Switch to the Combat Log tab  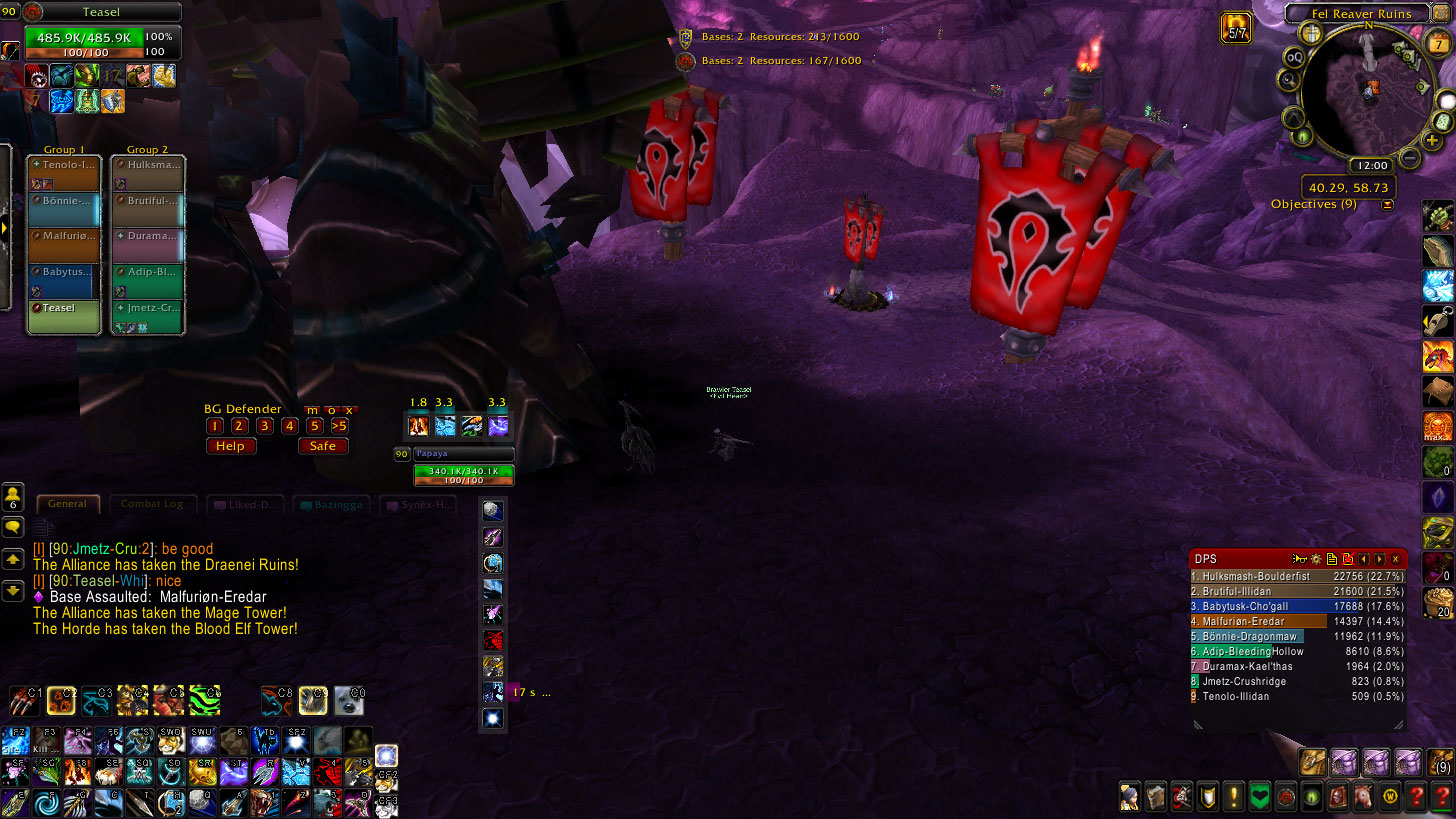(152, 504)
